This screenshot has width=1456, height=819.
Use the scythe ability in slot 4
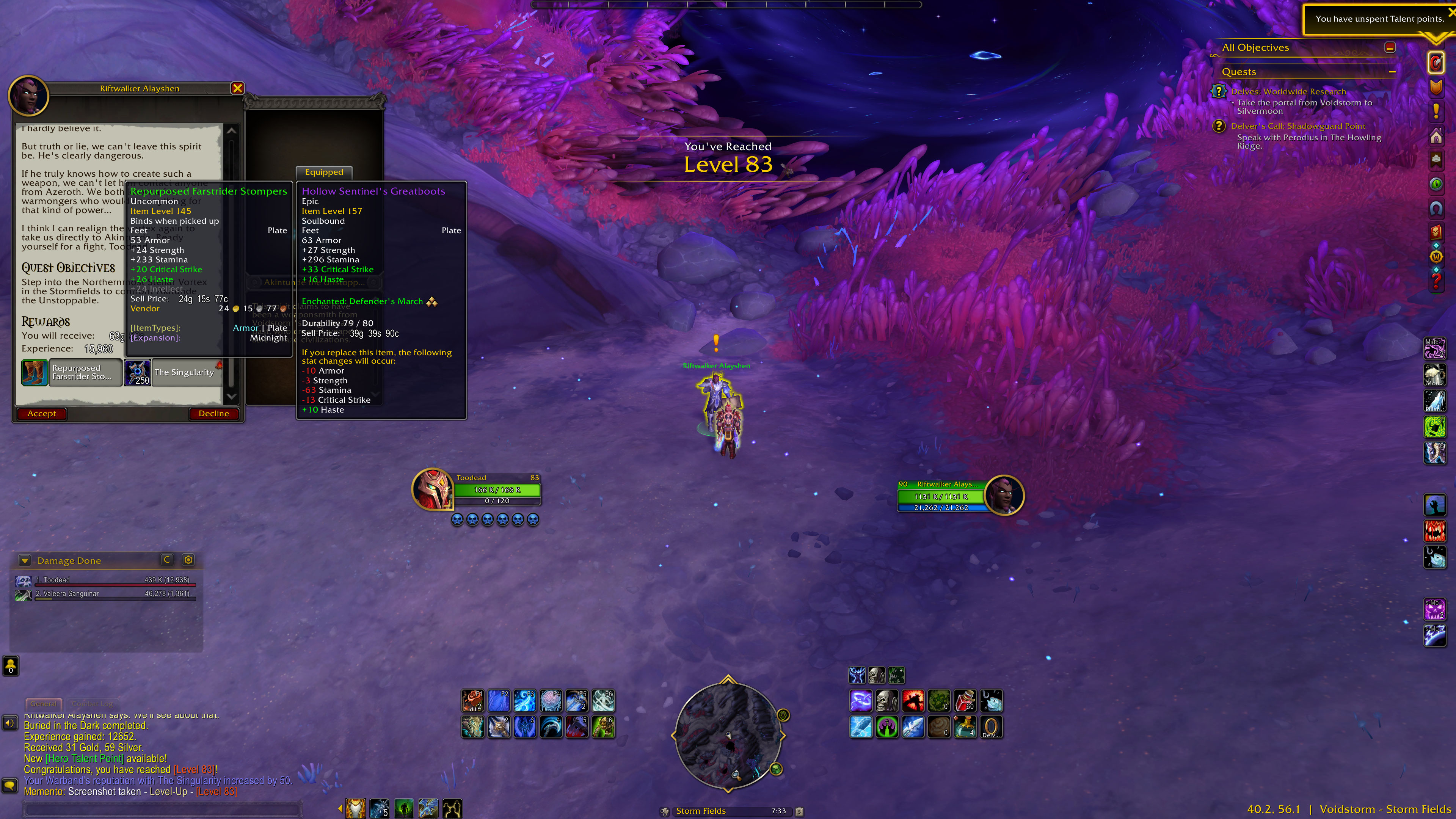551,727
